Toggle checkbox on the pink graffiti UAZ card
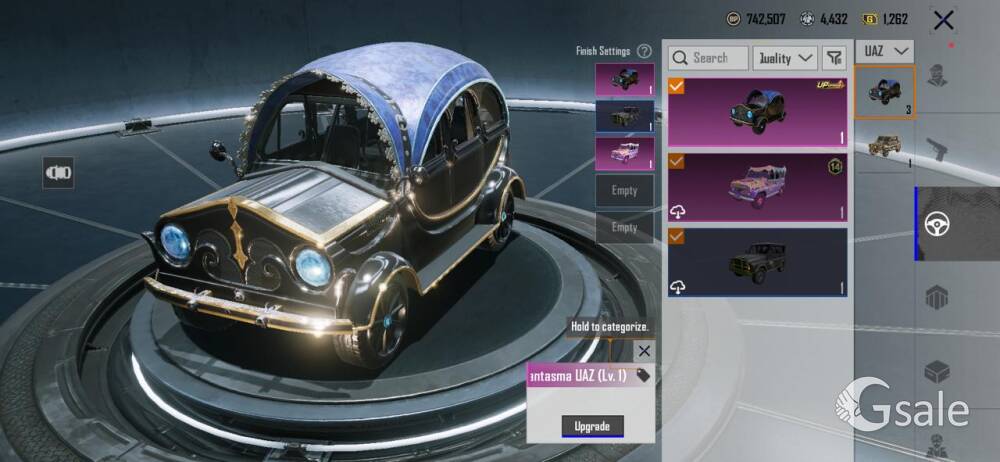Screen dimensions: 1000x462 pos(677,162)
